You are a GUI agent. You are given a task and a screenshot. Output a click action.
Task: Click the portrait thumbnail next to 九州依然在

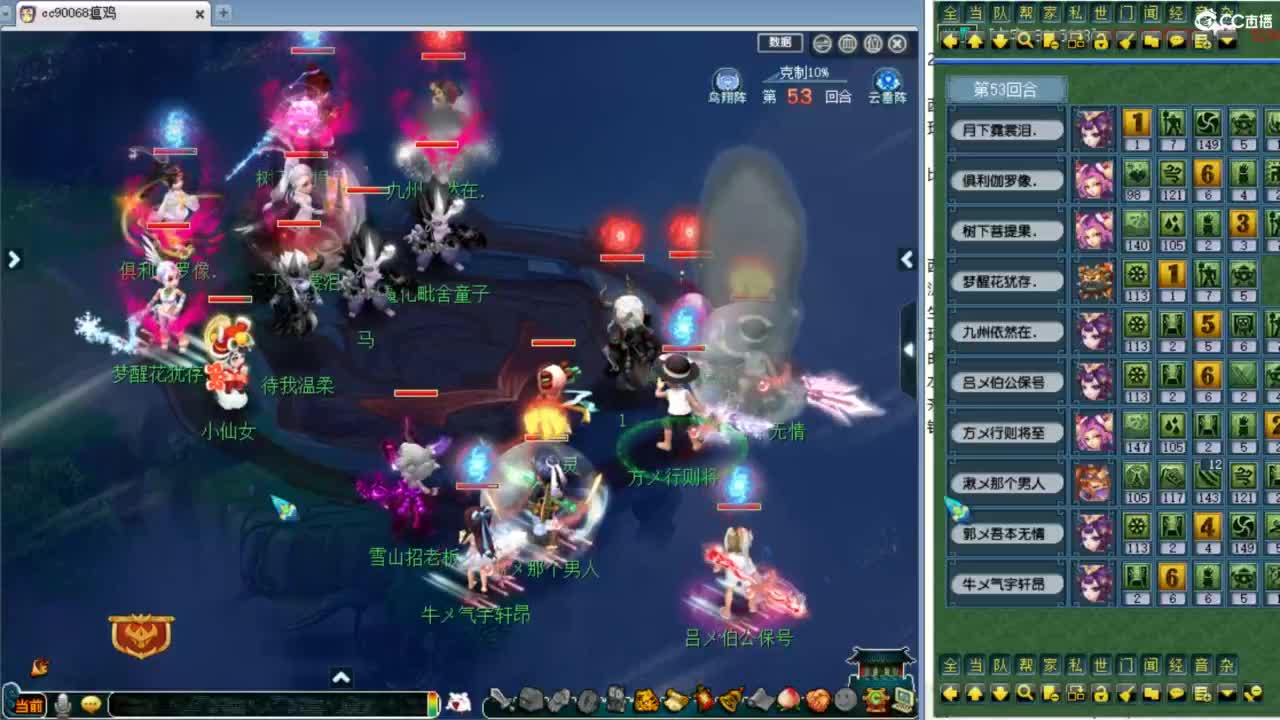coord(1093,330)
